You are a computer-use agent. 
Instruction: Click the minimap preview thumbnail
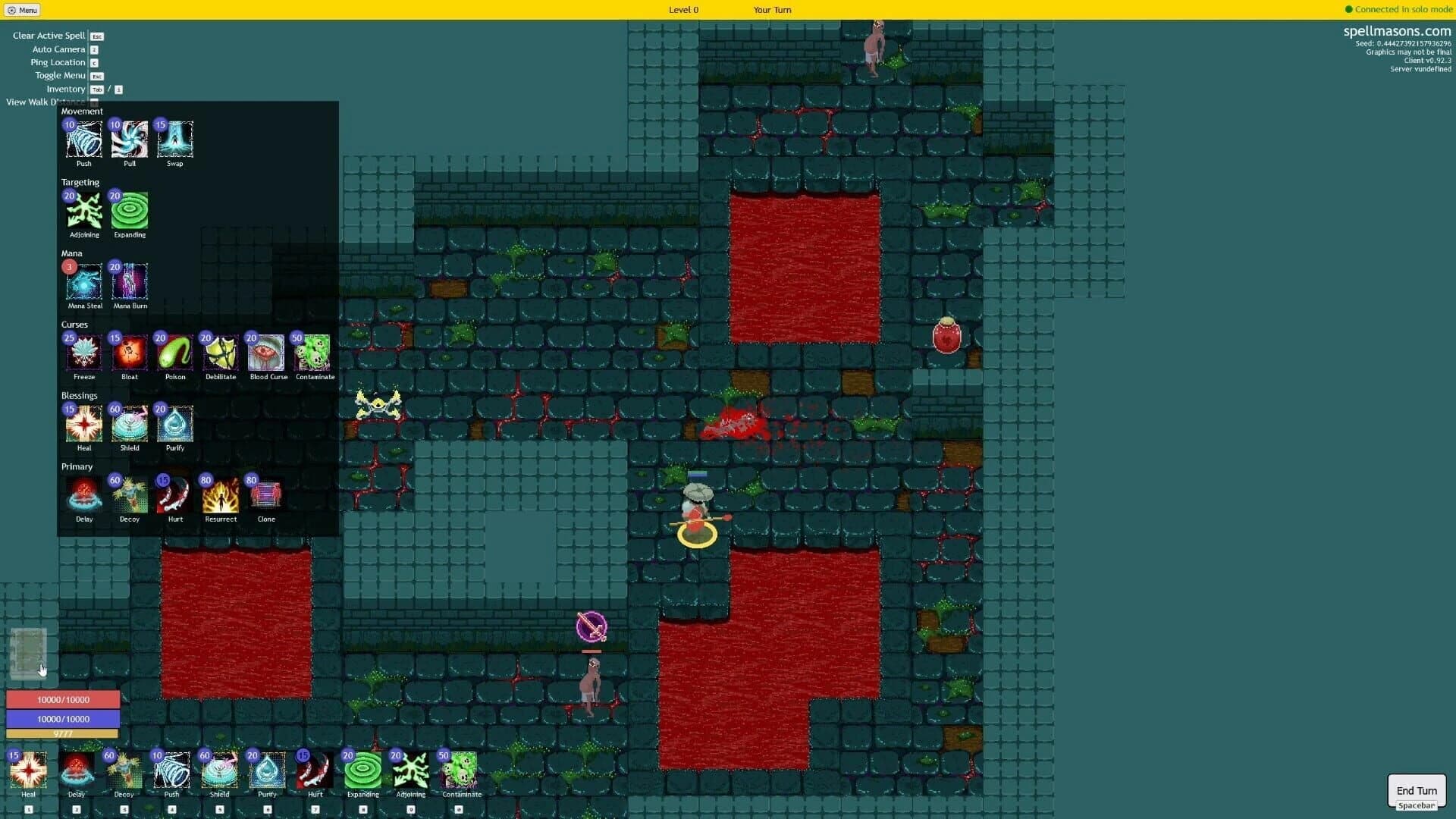pos(29,652)
